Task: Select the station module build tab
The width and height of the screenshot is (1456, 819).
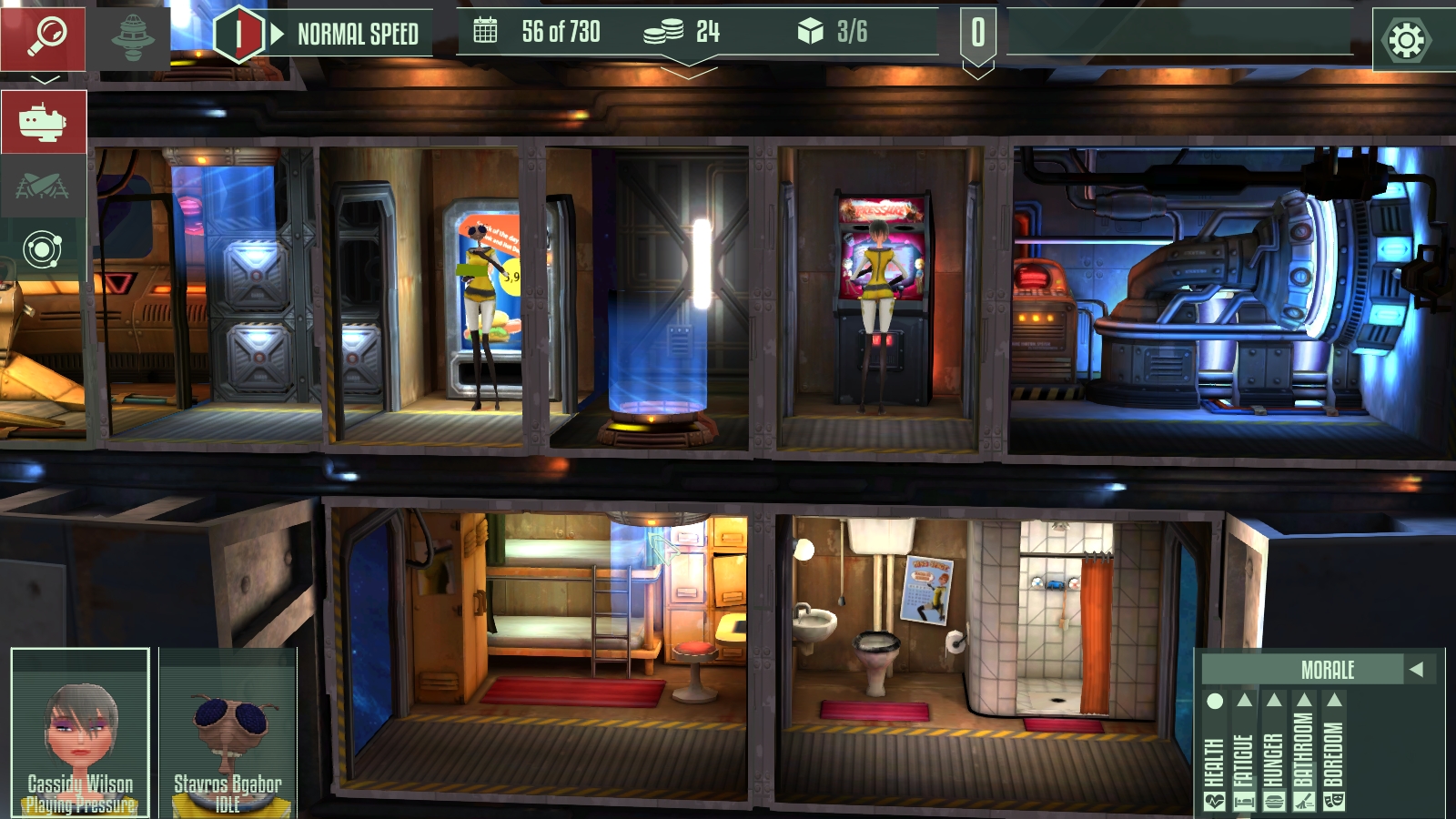Action: [43, 122]
